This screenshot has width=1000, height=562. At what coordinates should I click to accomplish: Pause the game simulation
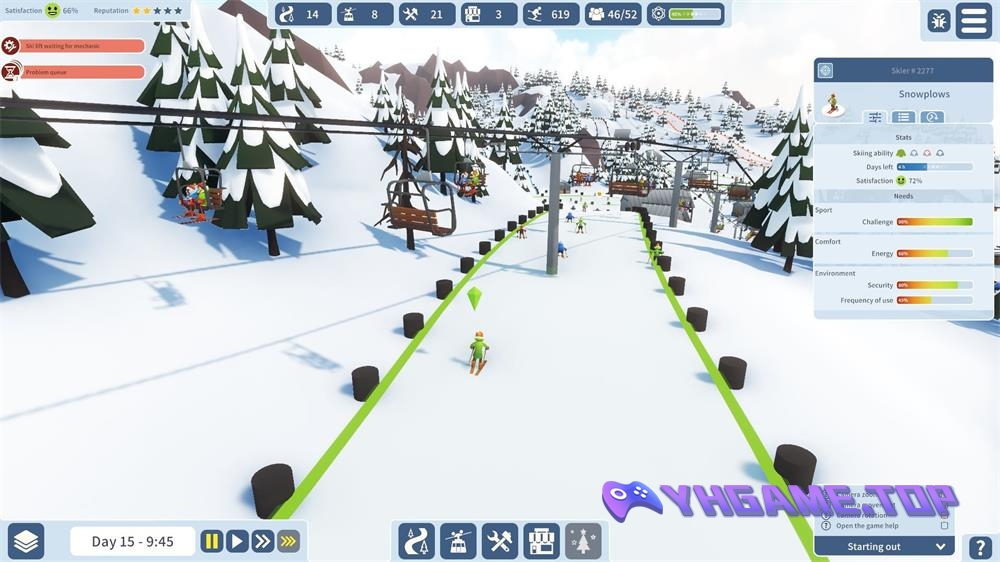tap(212, 541)
